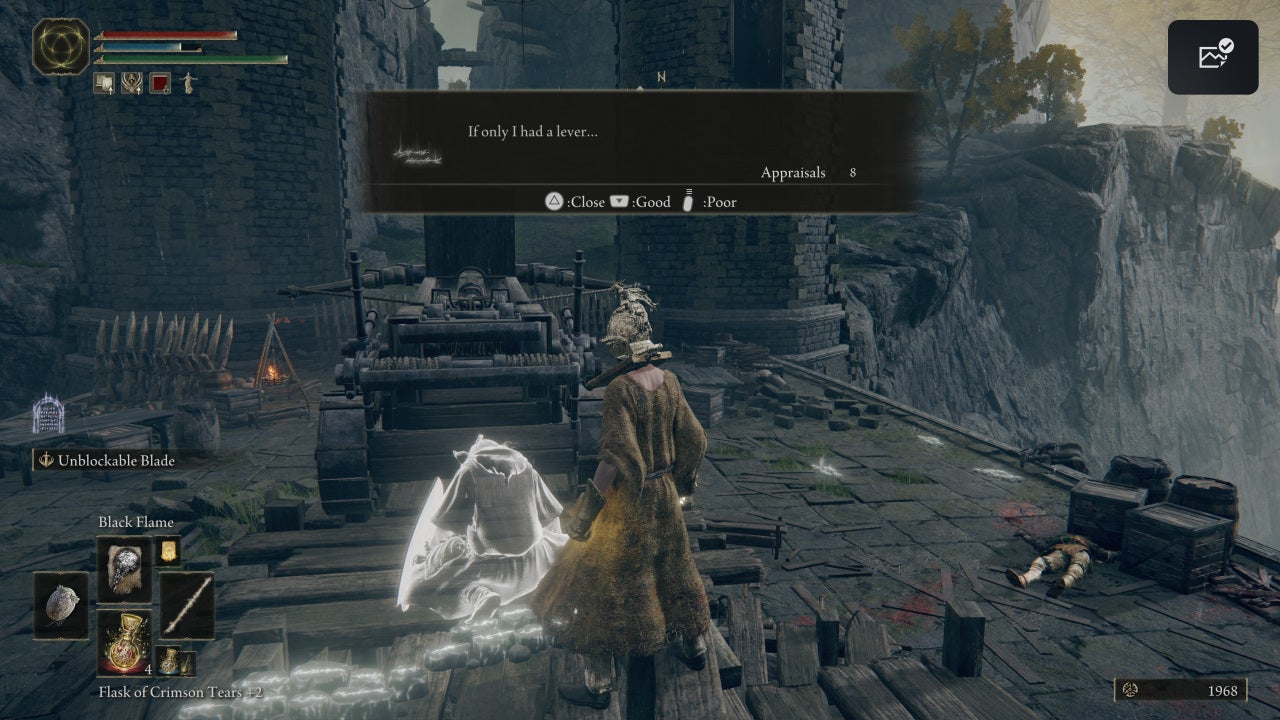Click the Marika statue status icon
The image size is (1280, 720).
click(x=188, y=83)
